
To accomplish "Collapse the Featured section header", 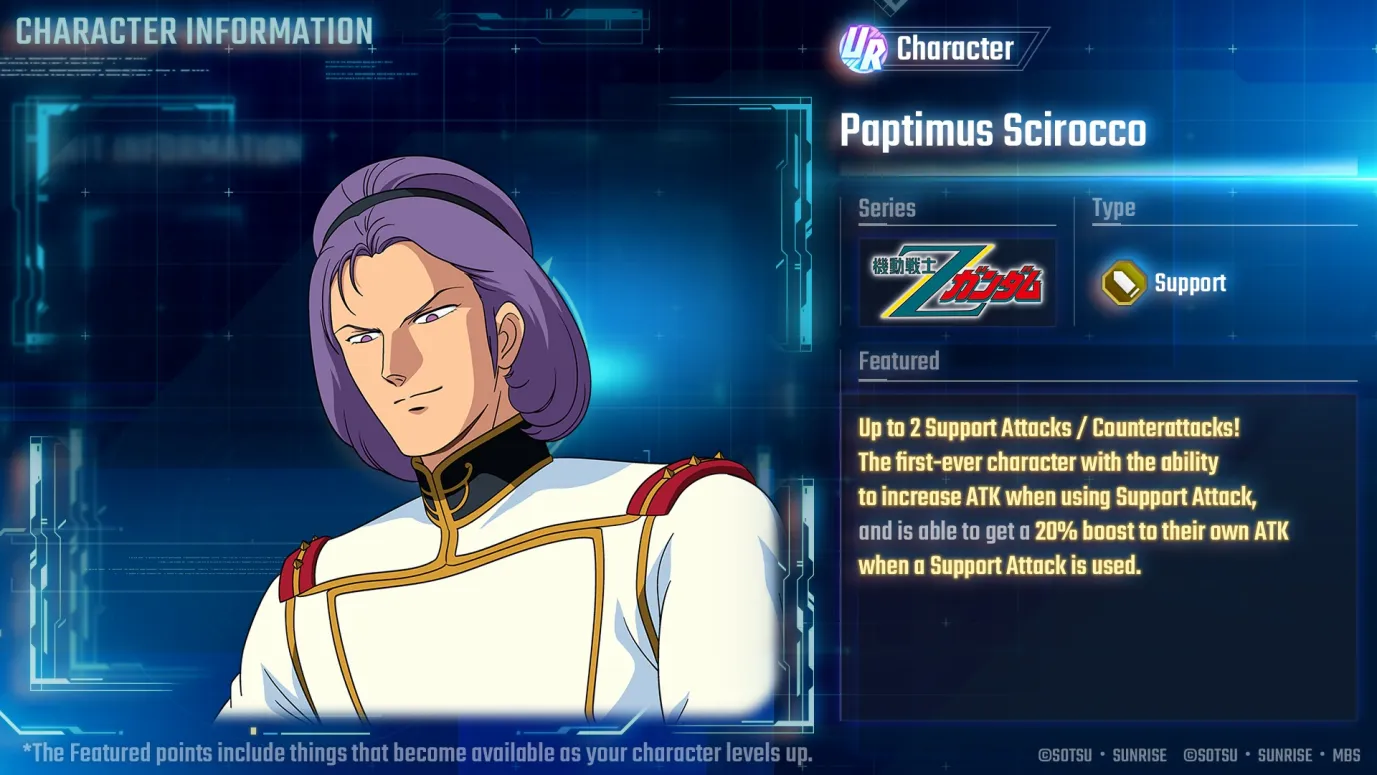I will 898,361.
